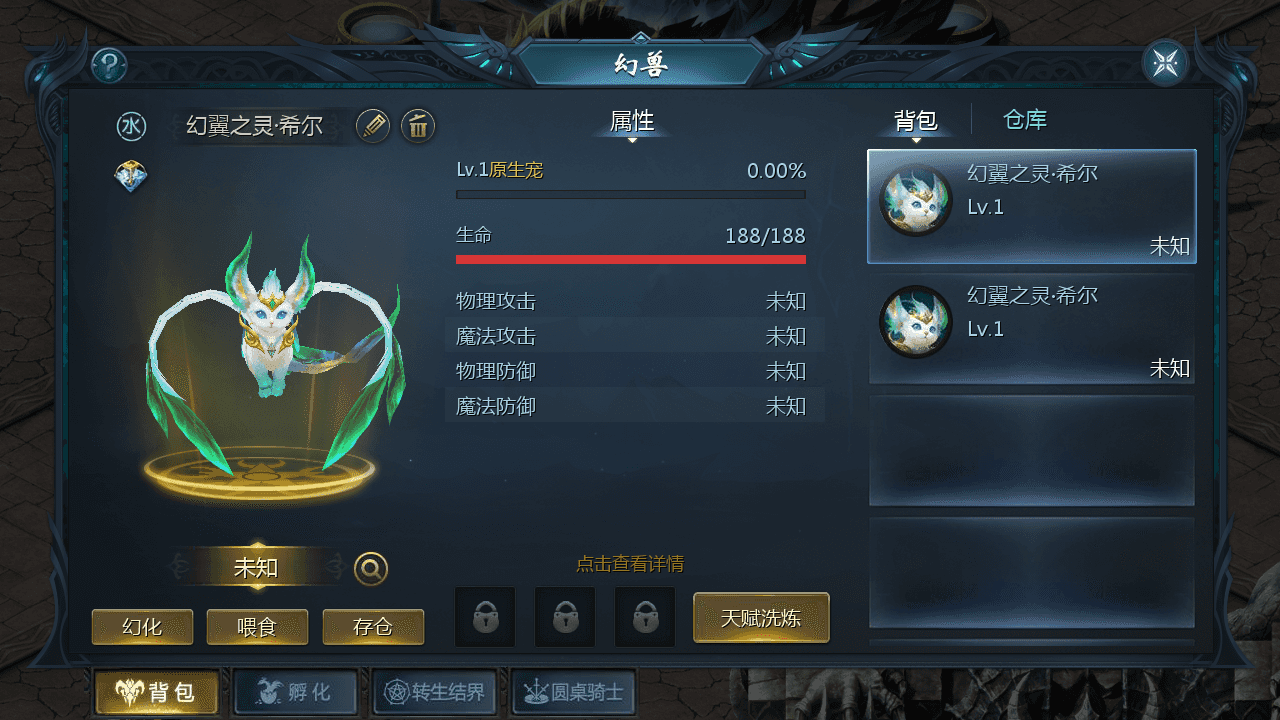Viewport: 1280px width, 720px height.
Task: Click the third locked skill slot
Action: 645,617
